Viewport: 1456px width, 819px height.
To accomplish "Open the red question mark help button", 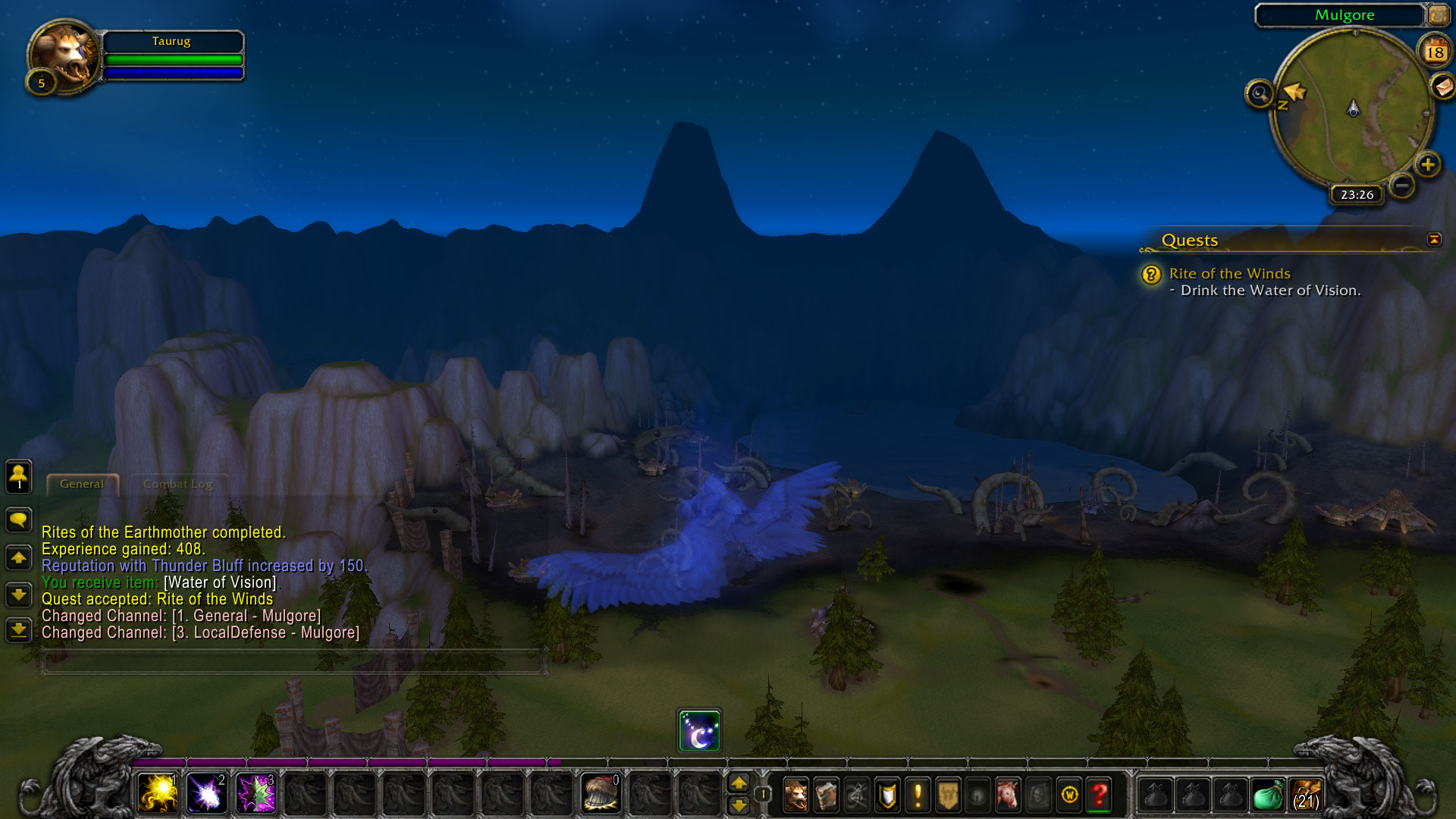I will tap(1099, 795).
